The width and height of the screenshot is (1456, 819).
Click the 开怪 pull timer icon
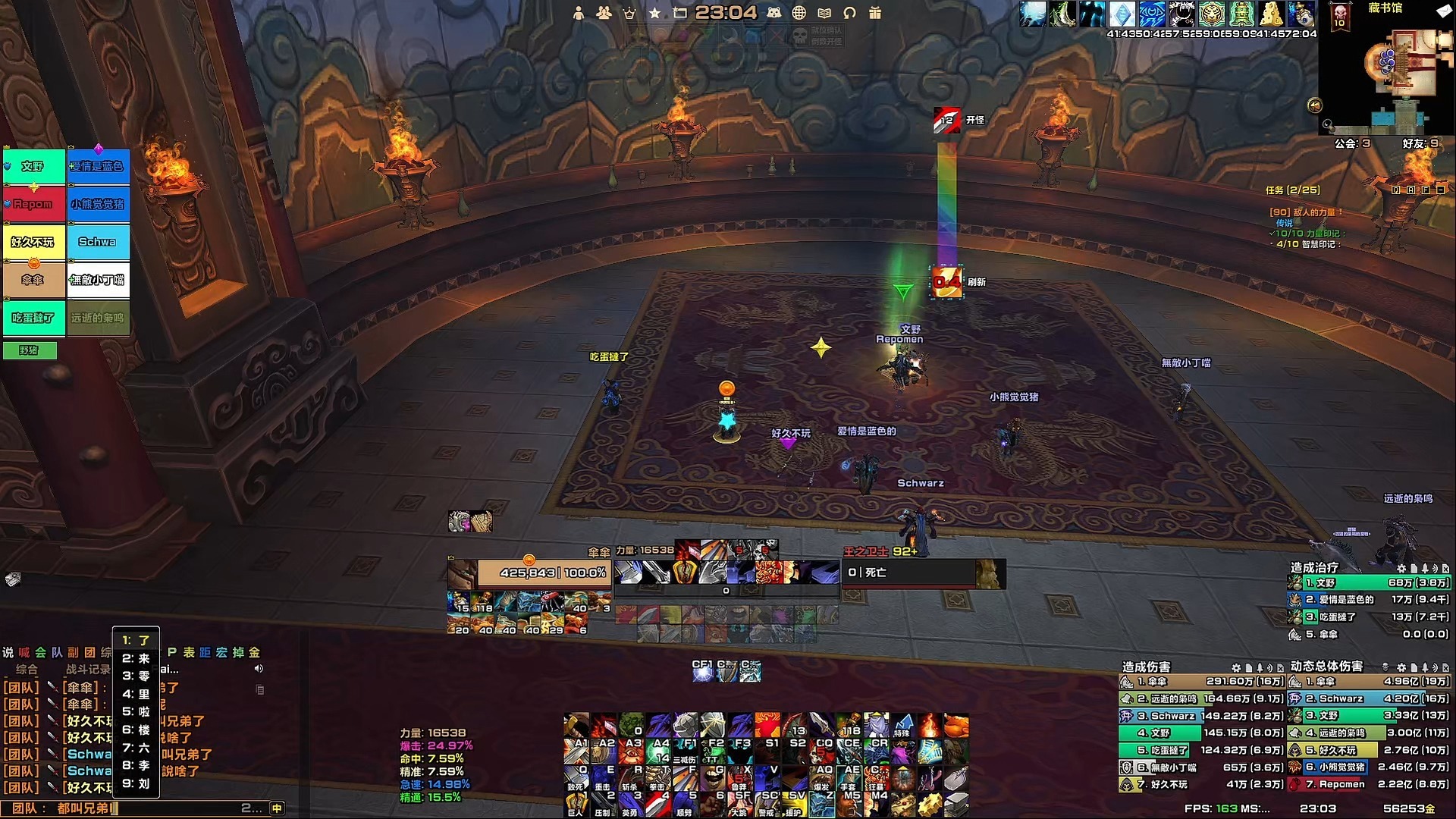(946, 121)
